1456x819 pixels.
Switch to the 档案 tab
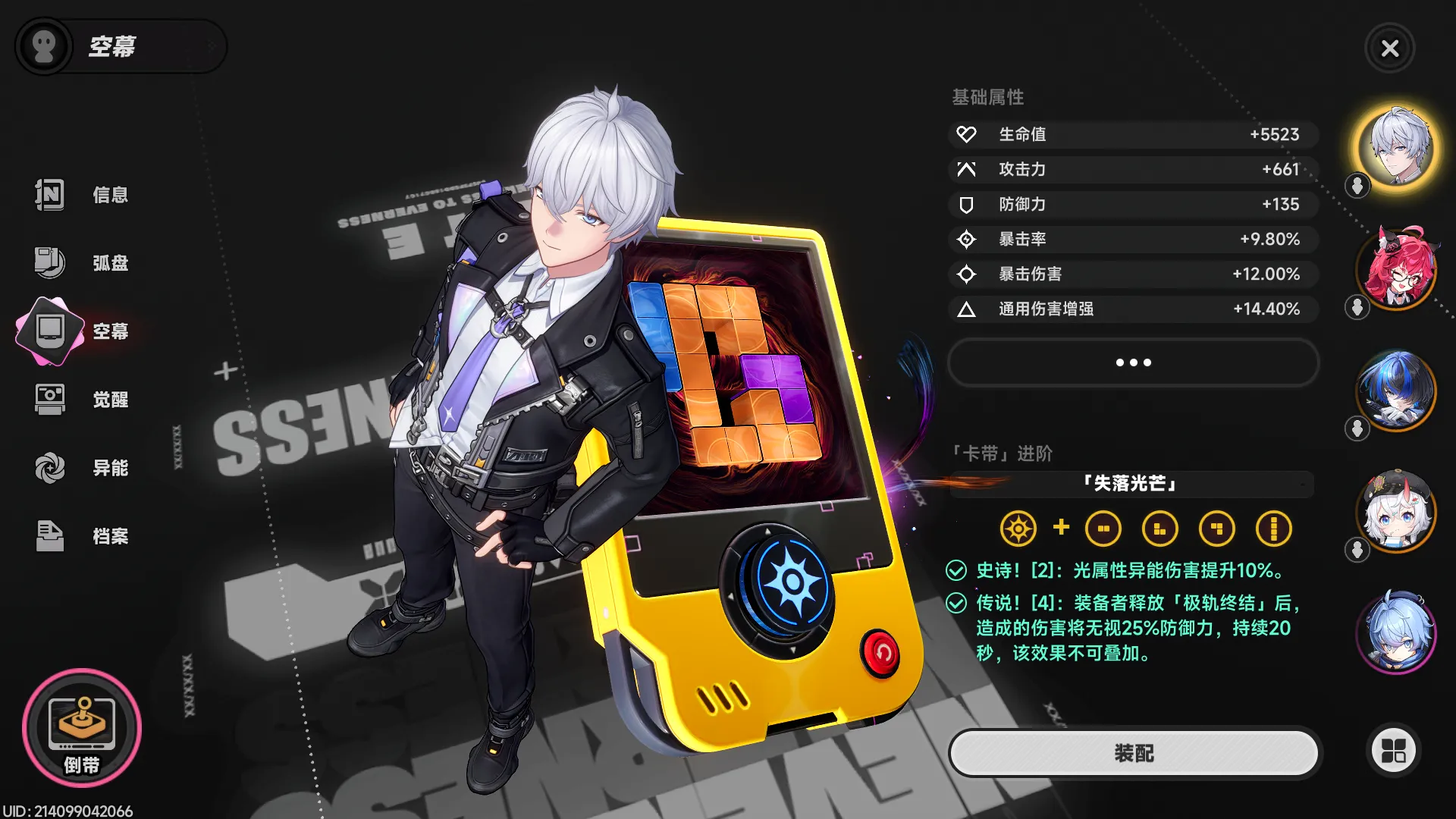[x=50, y=535]
